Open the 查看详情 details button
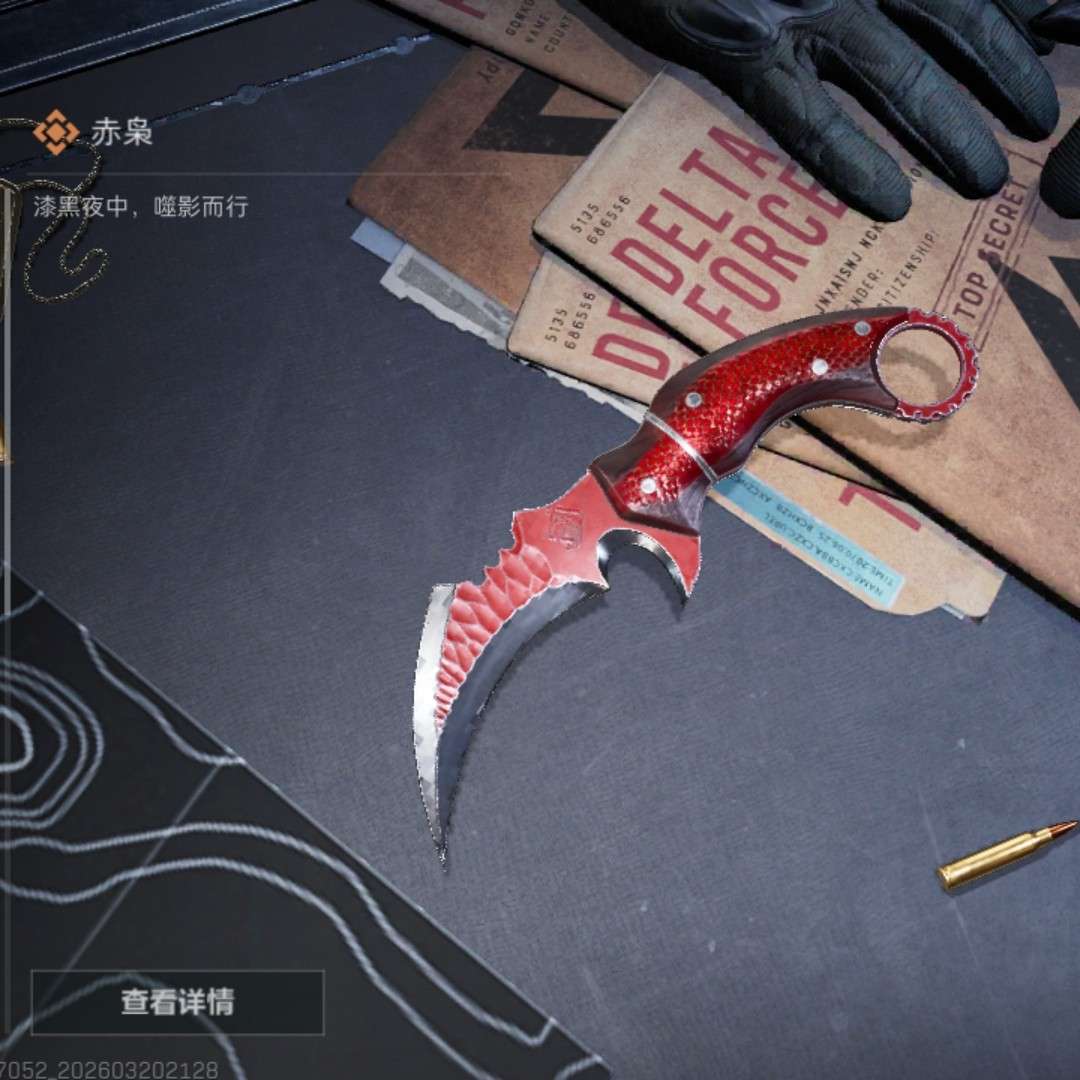This screenshot has width=1080, height=1080. click(177, 1002)
